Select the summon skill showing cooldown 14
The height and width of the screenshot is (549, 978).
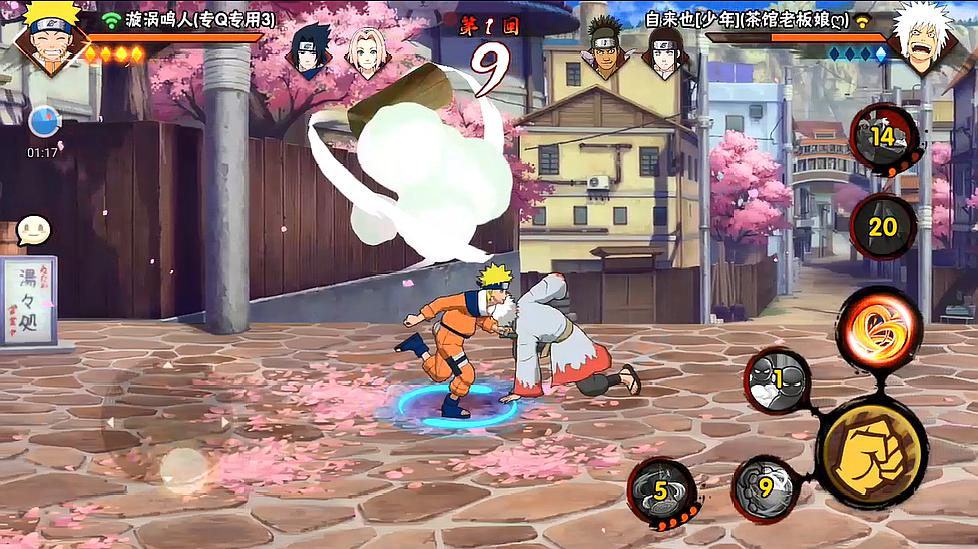pos(884,138)
